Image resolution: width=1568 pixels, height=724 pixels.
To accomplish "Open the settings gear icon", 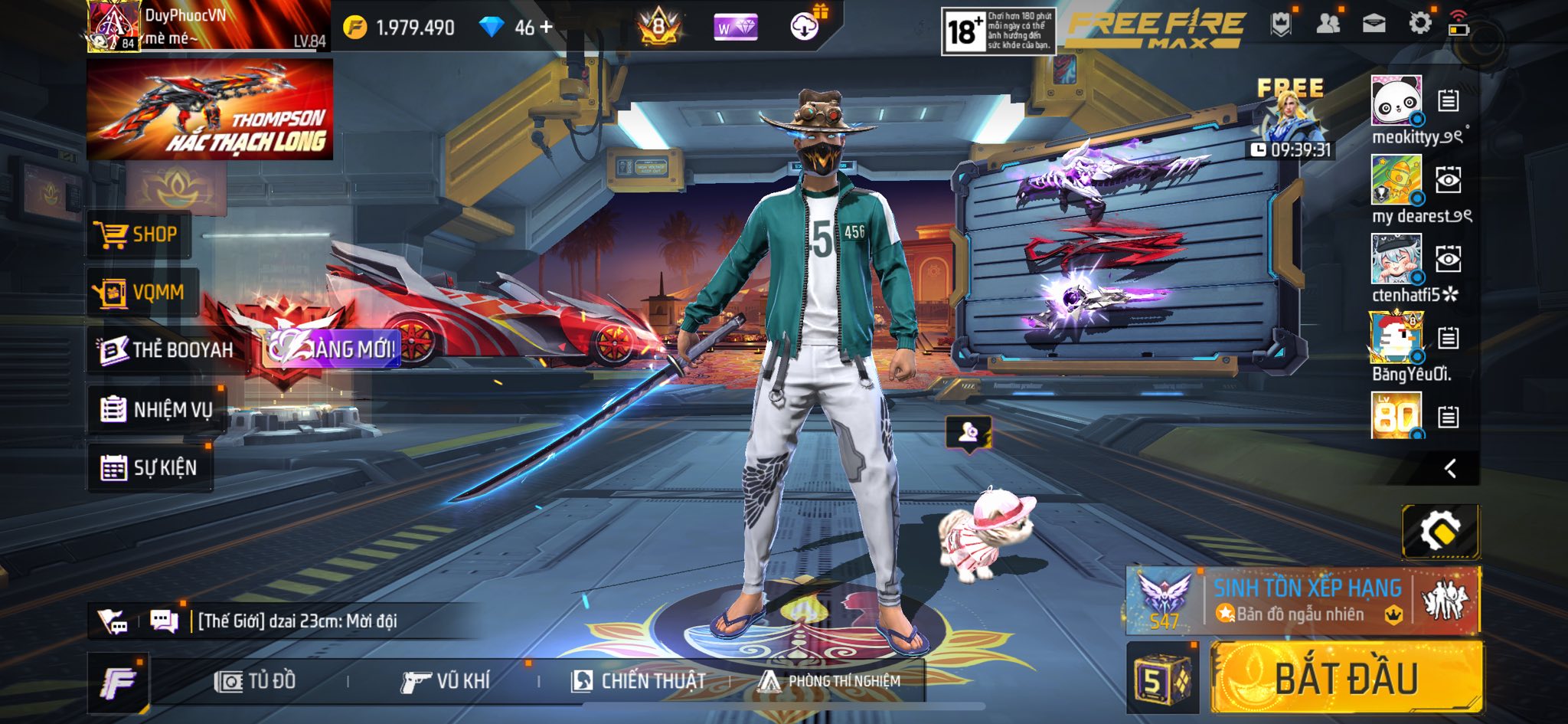I will (1419, 24).
